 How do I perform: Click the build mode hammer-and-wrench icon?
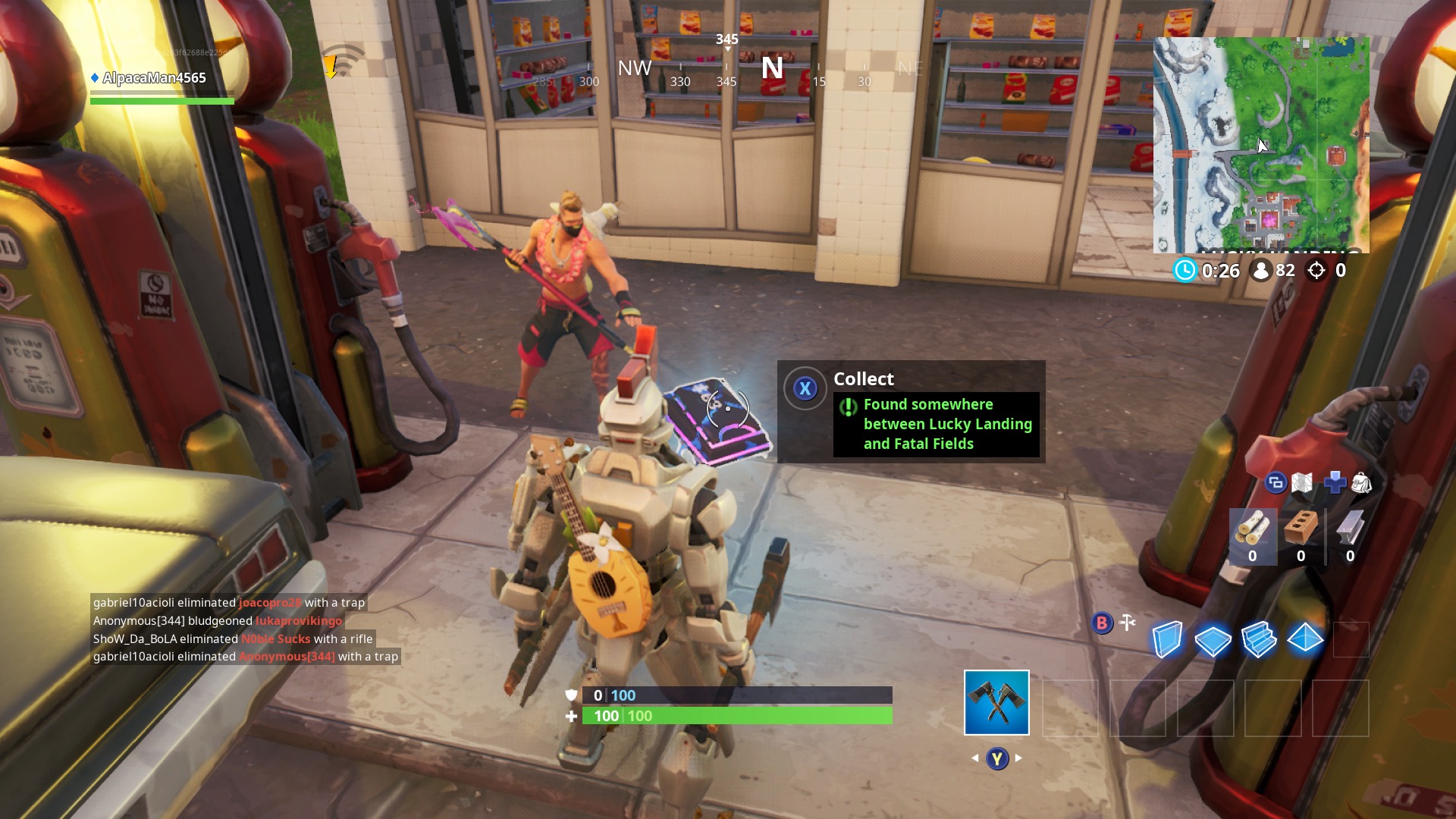[x=1128, y=623]
